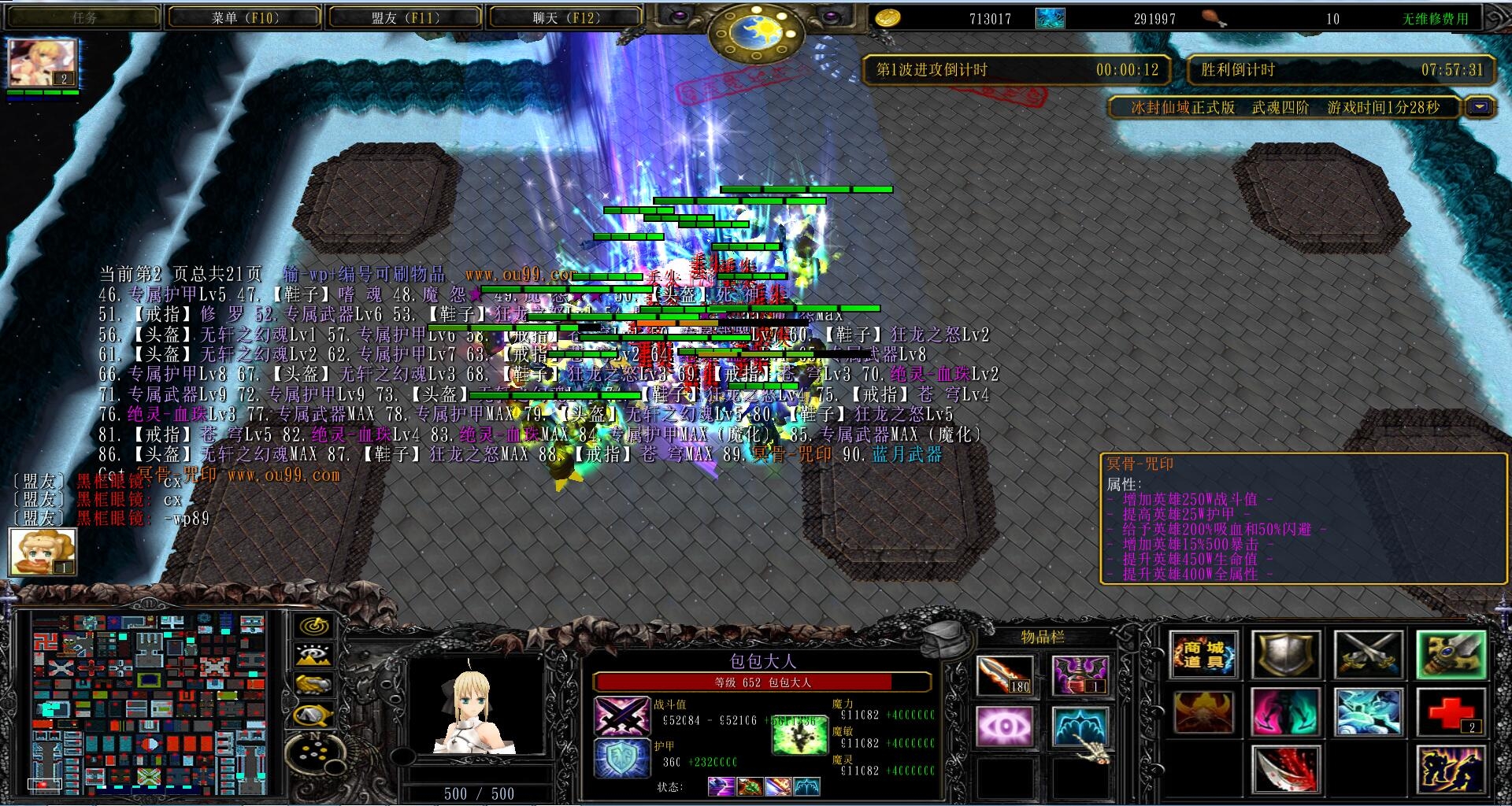Activate the minimap signal ping button
1512x806 pixels.
point(314,627)
